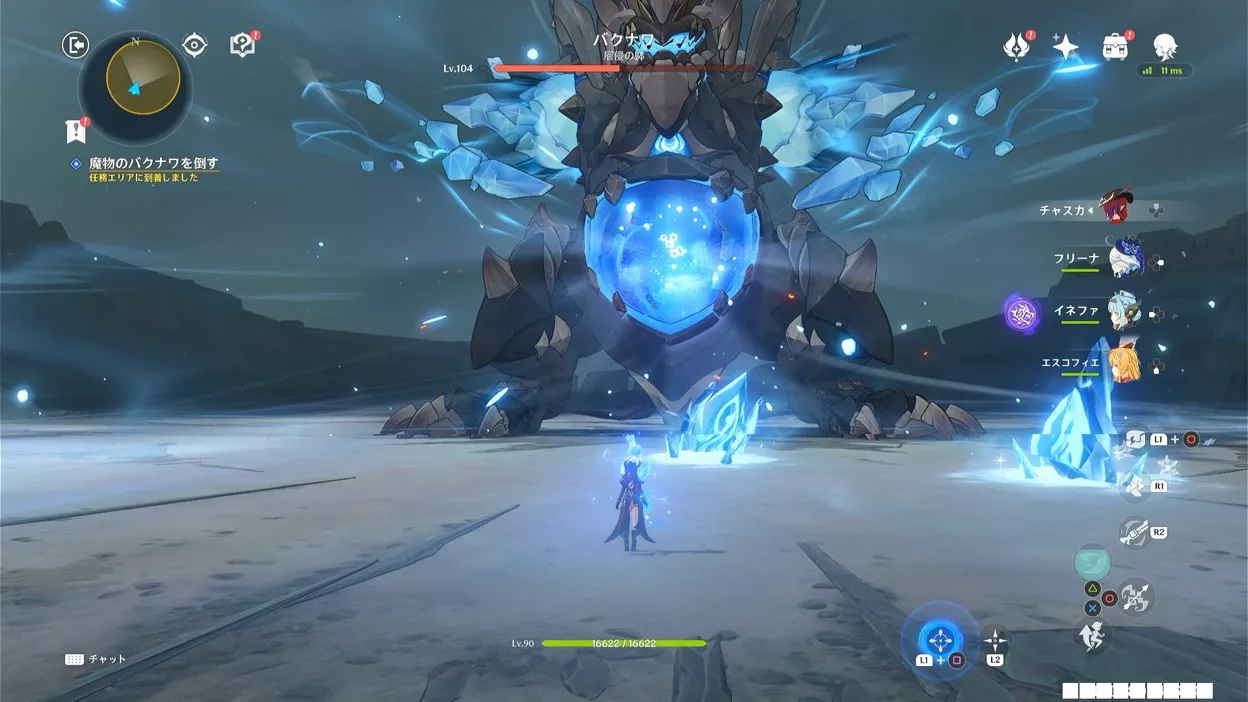
Task: Open the backpack inventory icon
Action: [x=1115, y=47]
